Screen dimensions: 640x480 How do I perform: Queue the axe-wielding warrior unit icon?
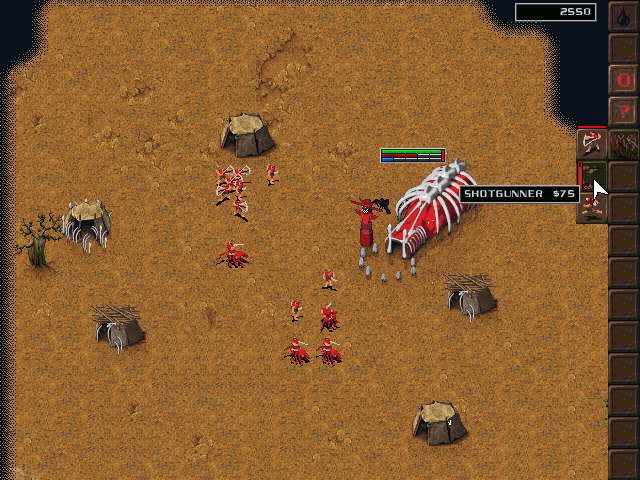[591, 143]
